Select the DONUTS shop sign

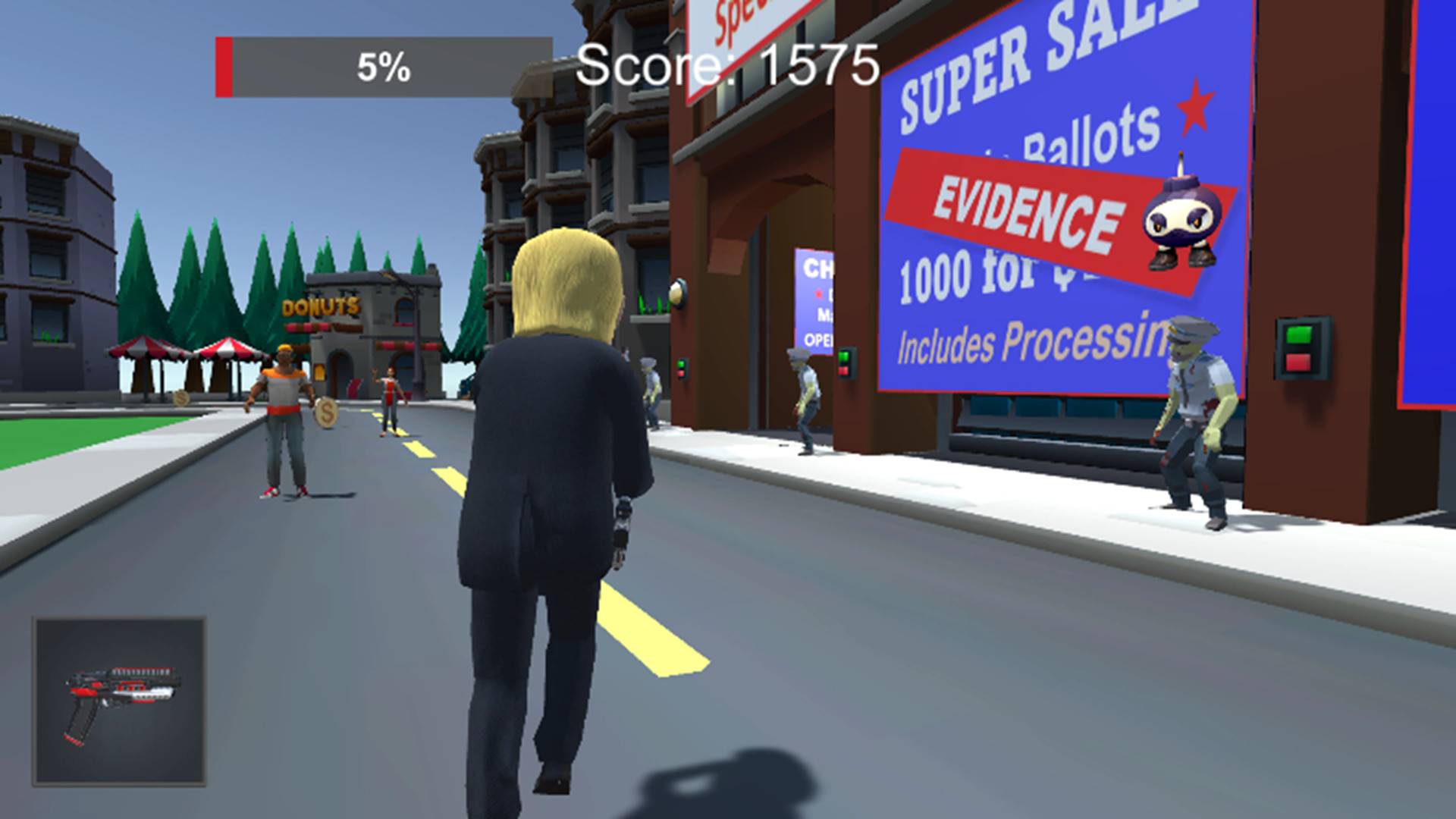click(322, 306)
